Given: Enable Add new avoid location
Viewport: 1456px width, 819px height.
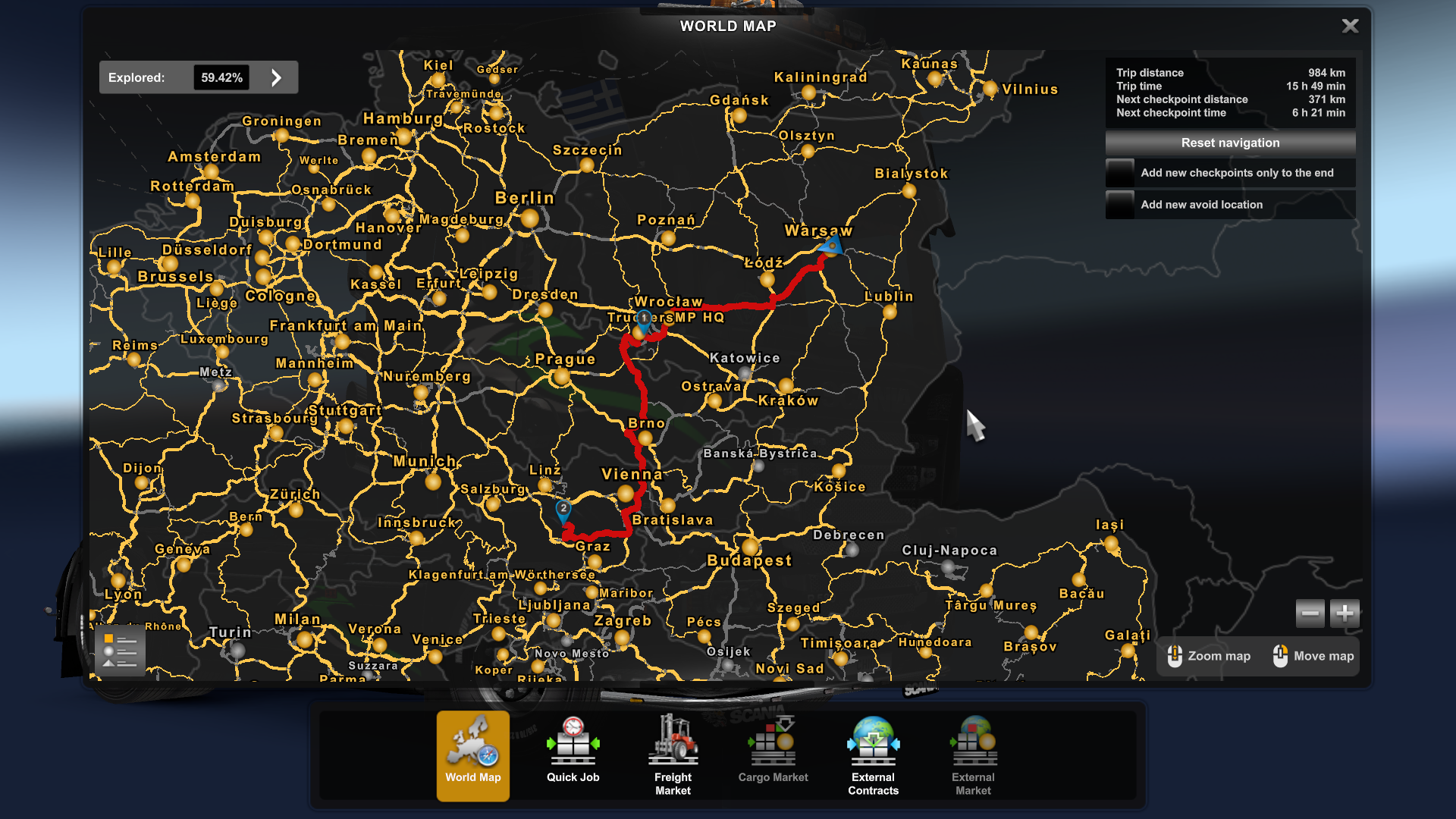Looking at the screenshot, I should click(1119, 204).
